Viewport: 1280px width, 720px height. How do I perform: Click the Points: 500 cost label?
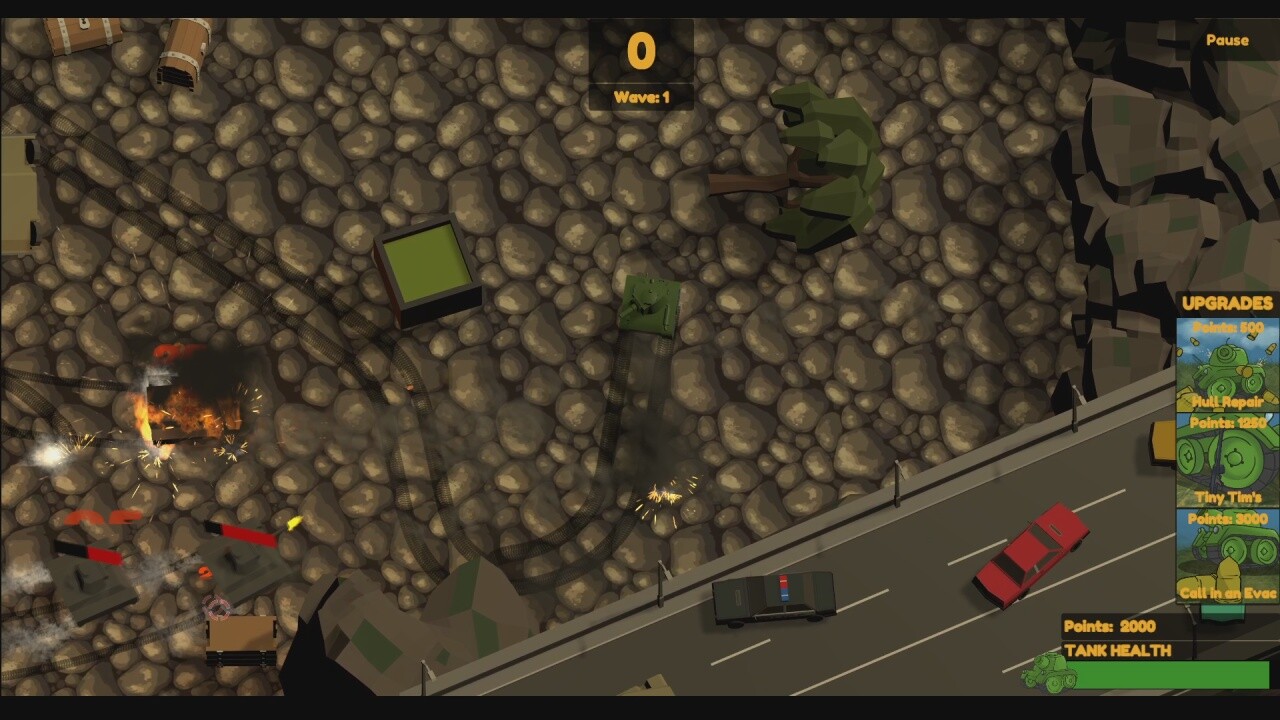tap(1227, 328)
